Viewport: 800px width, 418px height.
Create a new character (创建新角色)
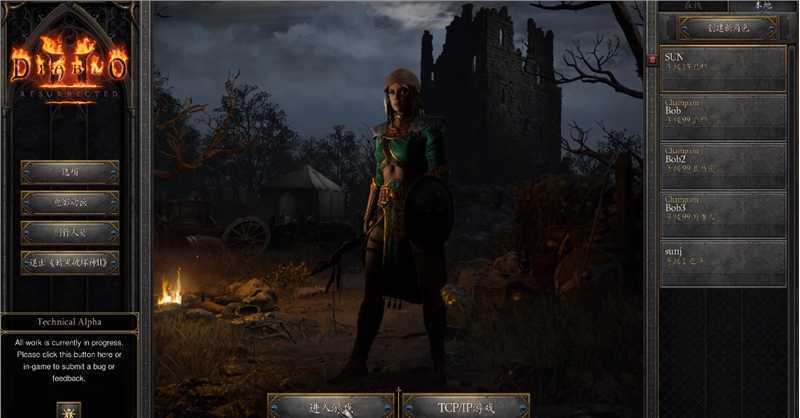click(727, 28)
